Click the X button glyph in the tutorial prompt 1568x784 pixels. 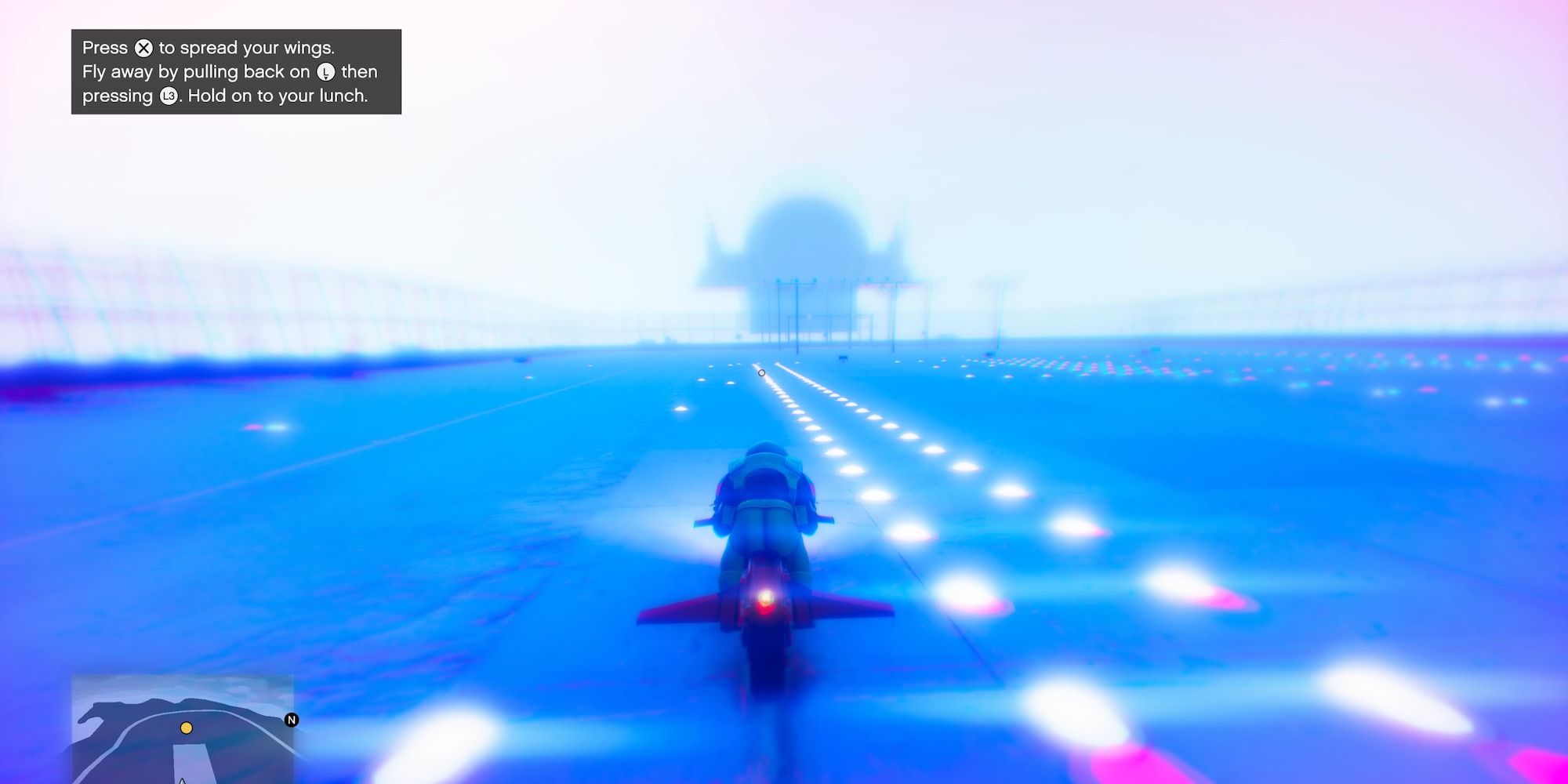[x=143, y=49]
